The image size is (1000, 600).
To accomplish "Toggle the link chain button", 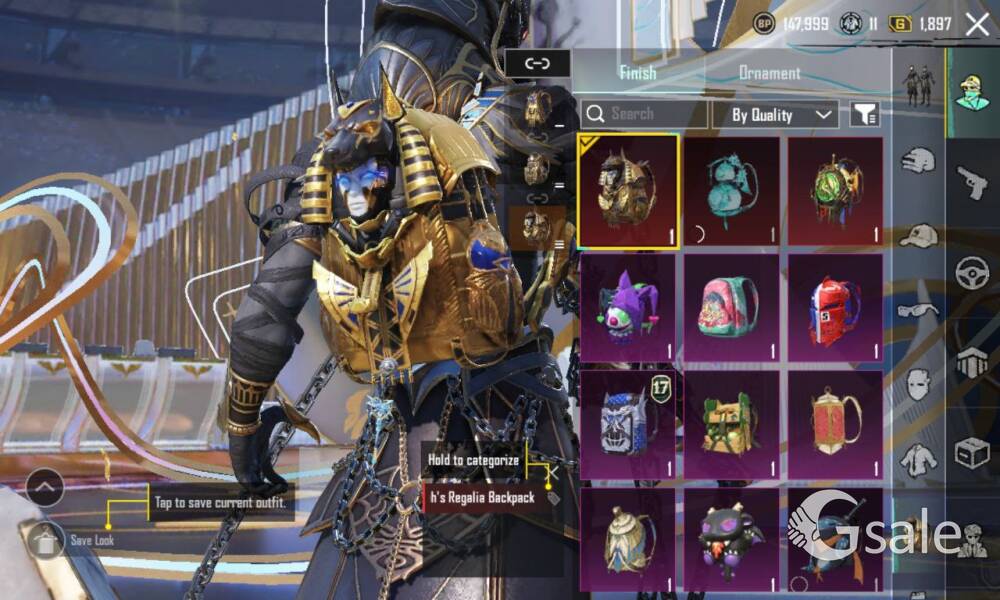I will [x=537, y=64].
